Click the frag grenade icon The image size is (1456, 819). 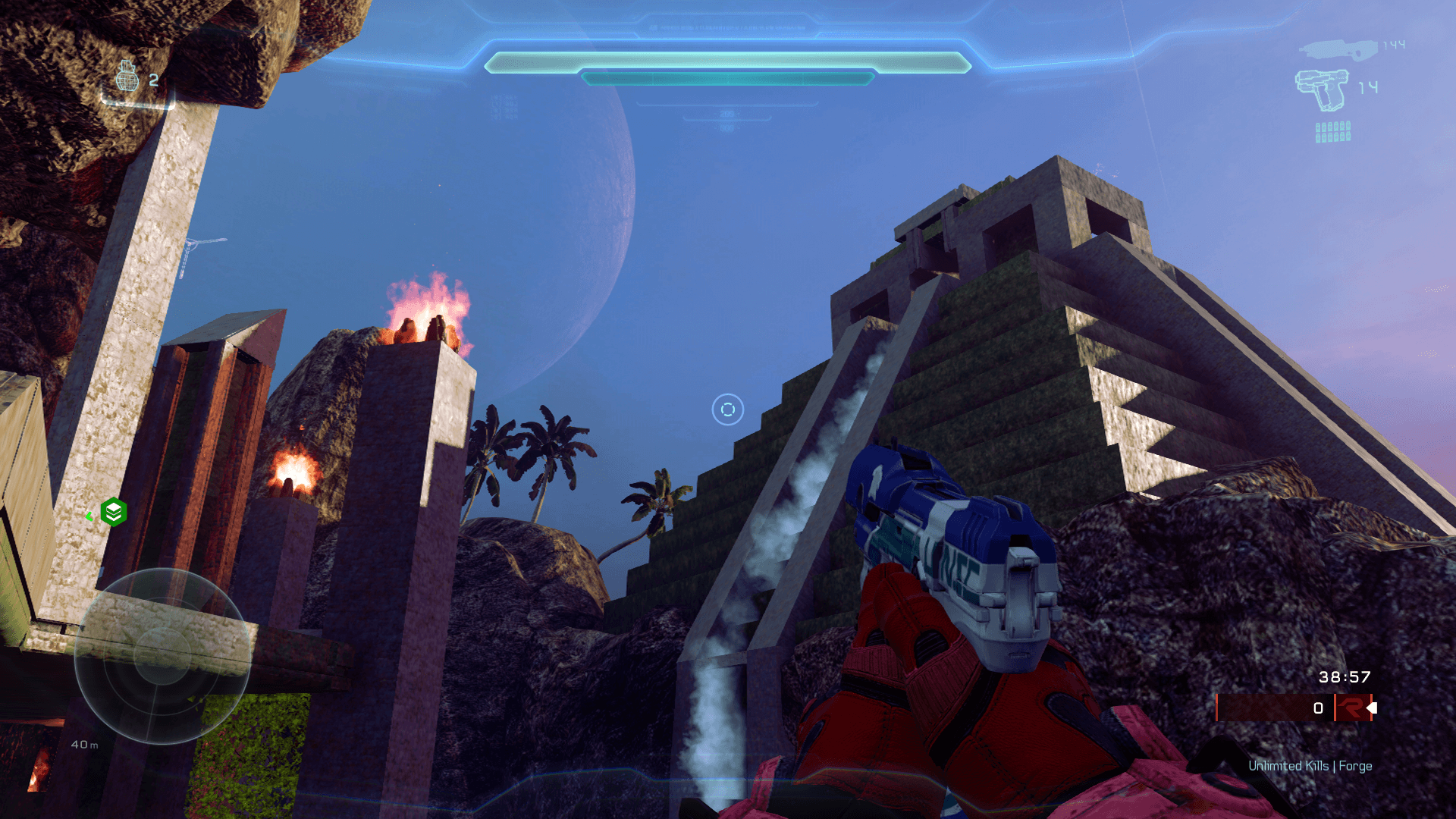127,77
